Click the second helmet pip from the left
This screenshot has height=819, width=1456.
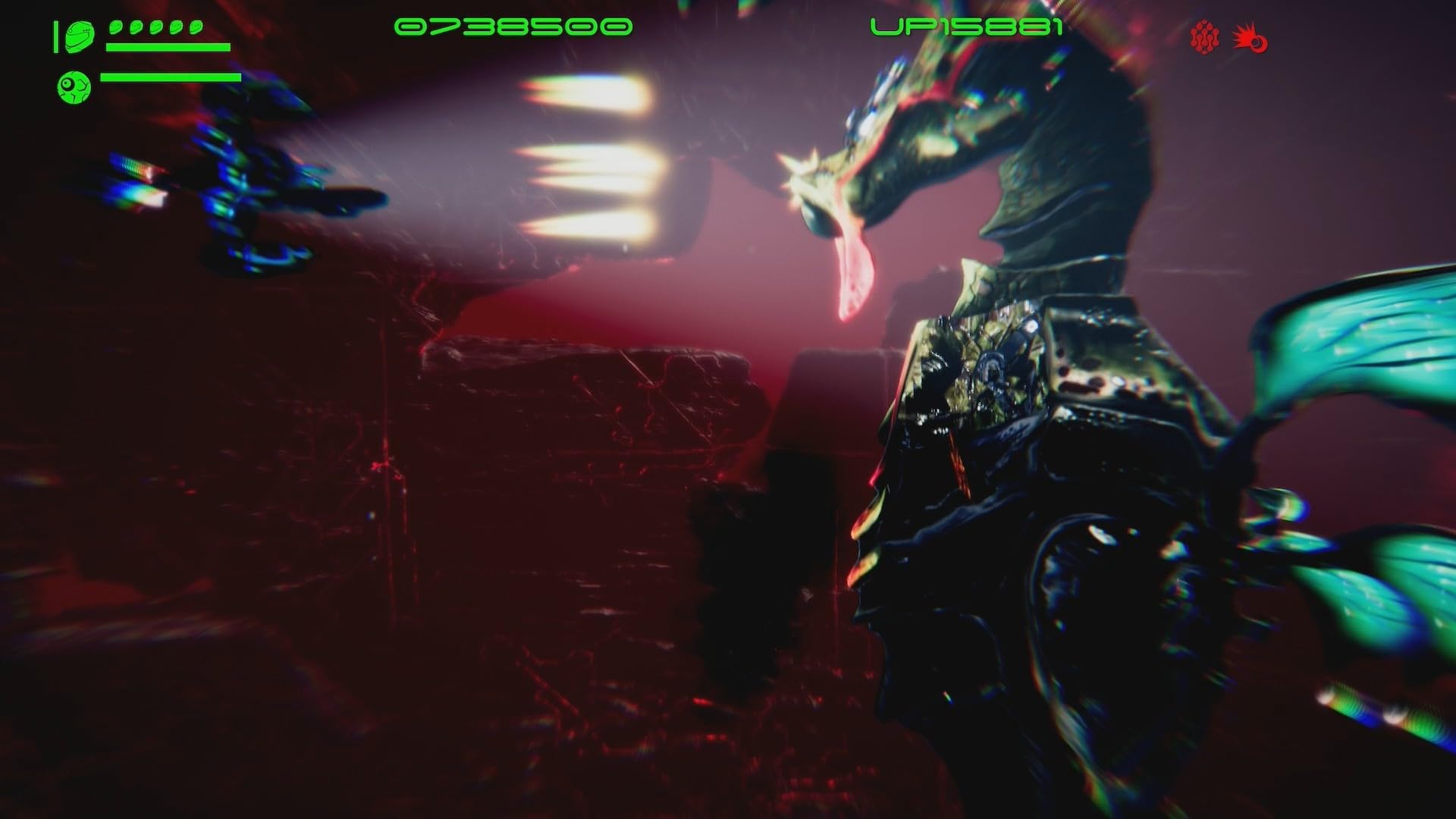tap(135, 26)
